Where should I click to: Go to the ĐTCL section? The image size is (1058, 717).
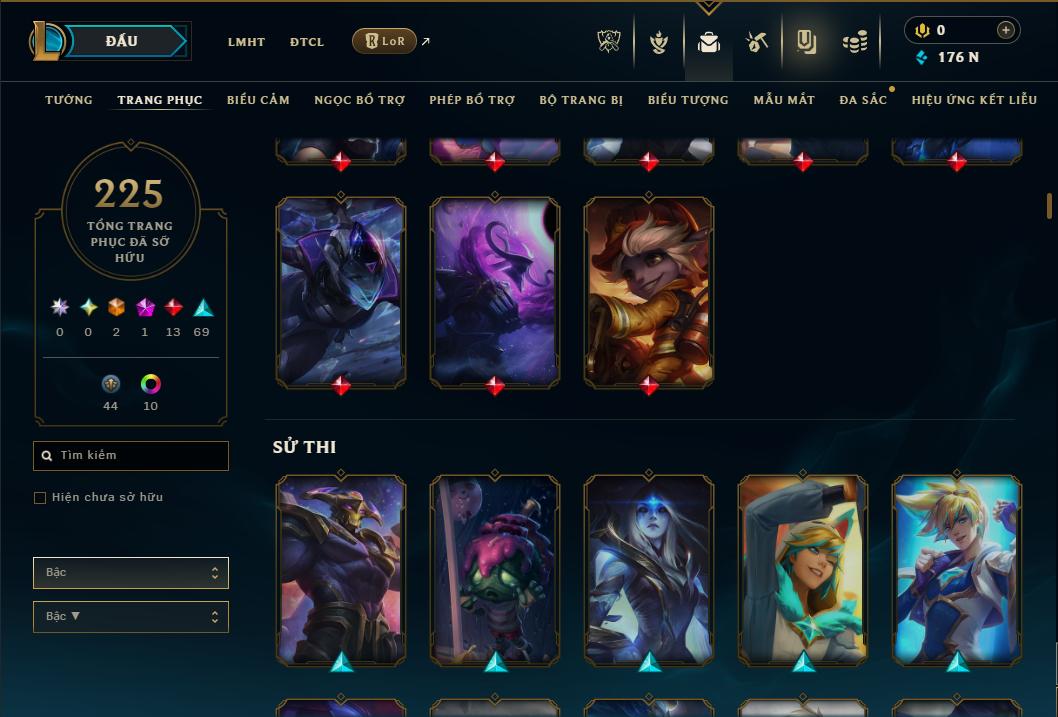307,42
